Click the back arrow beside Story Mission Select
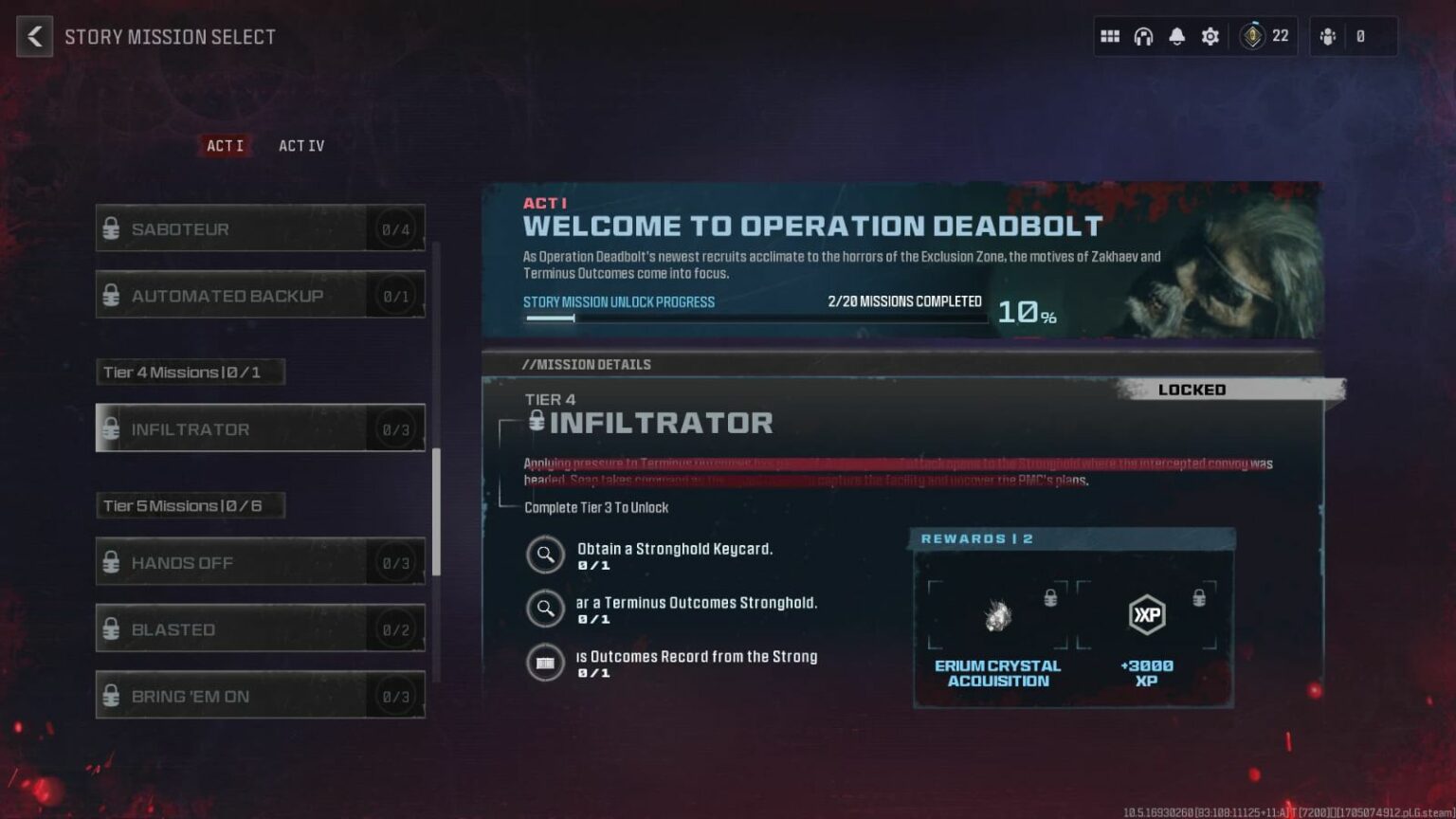 pyautogui.click(x=34, y=36)
